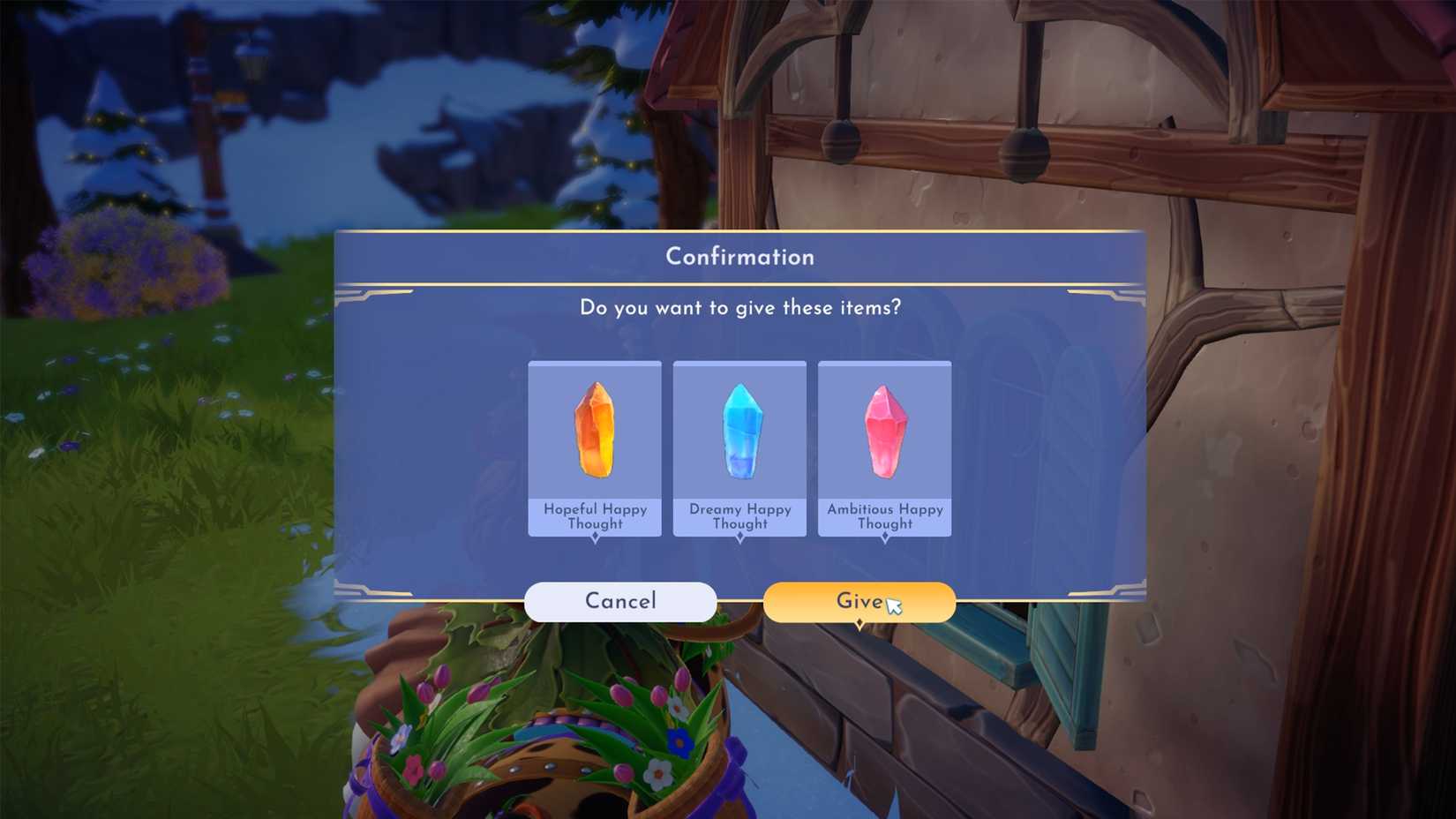This screenshot has height=819, width=1456.
Task: Click the pointer arrow next to Give
Action: [895, 605]
